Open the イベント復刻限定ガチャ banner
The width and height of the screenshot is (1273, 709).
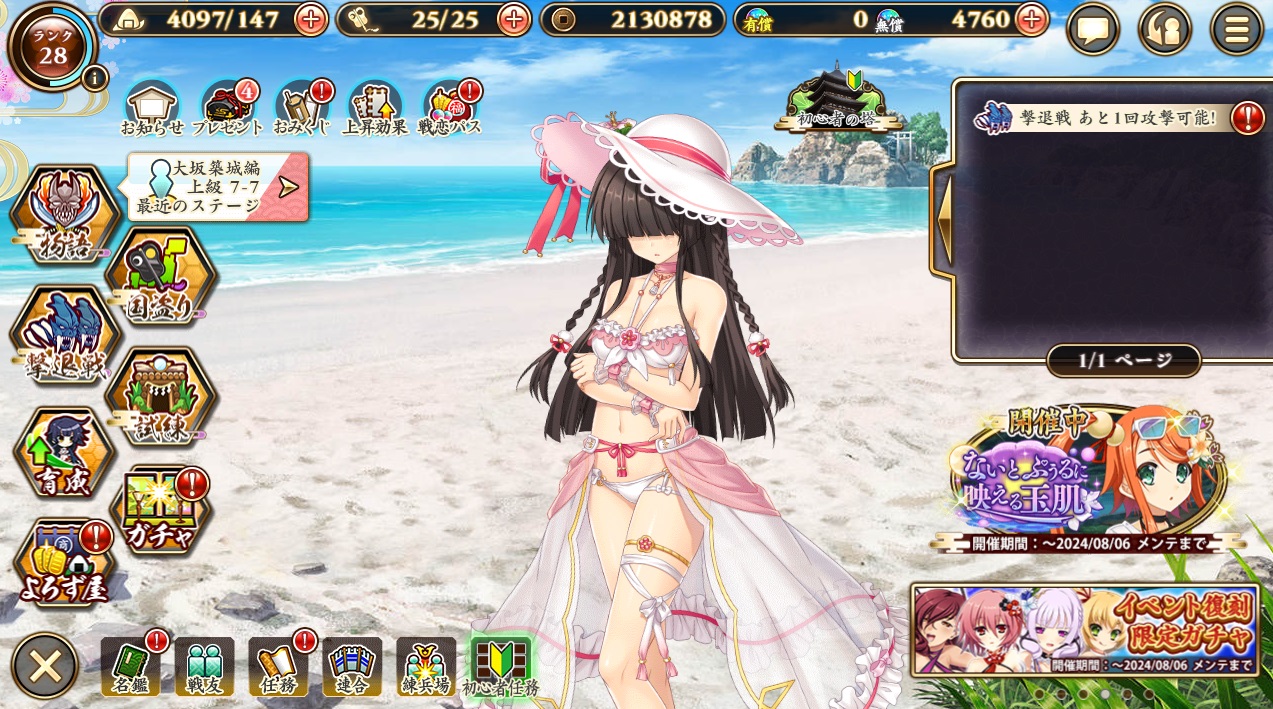[1085, 630]
